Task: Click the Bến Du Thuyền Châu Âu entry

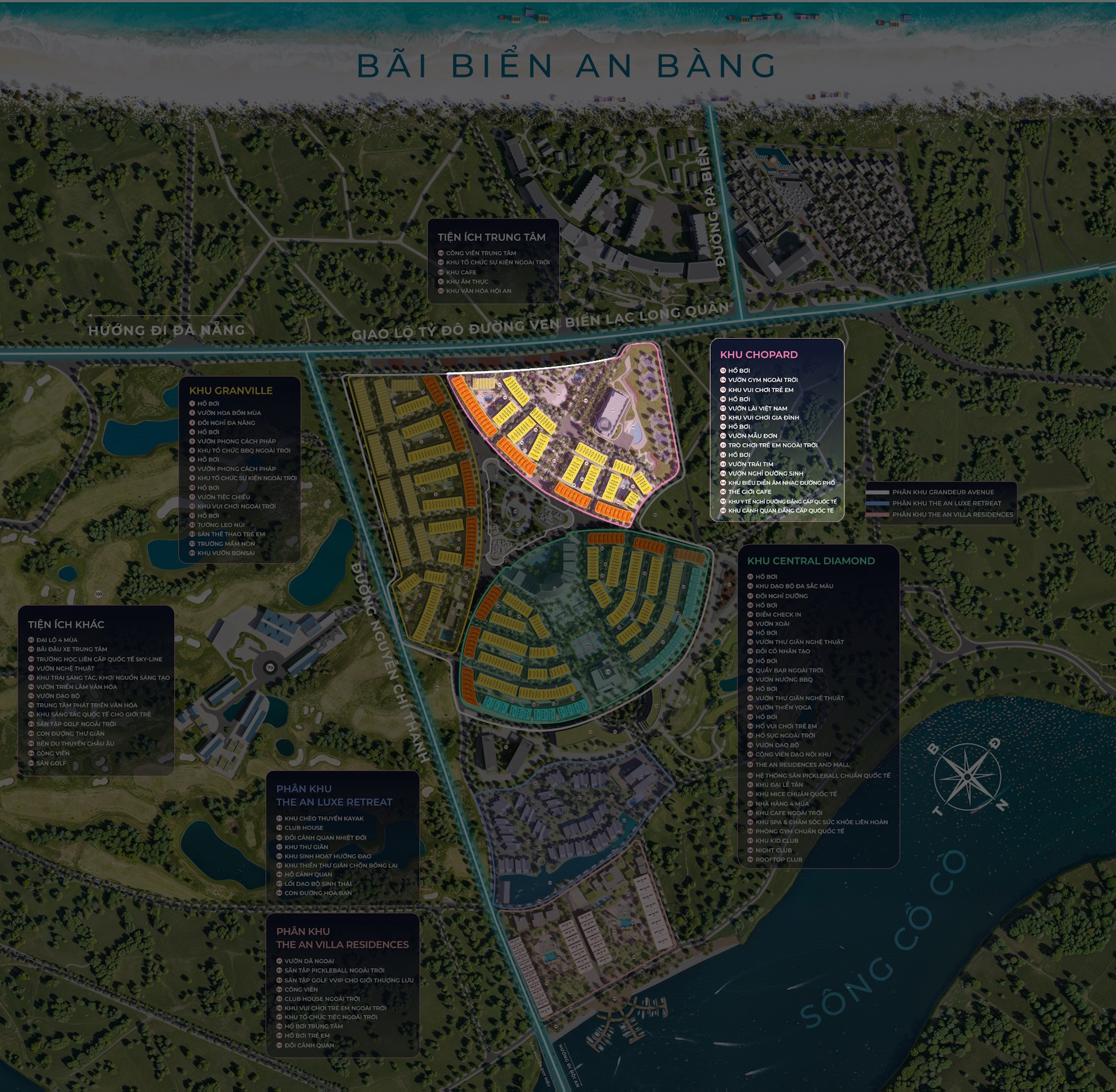Action: [75, 743]
